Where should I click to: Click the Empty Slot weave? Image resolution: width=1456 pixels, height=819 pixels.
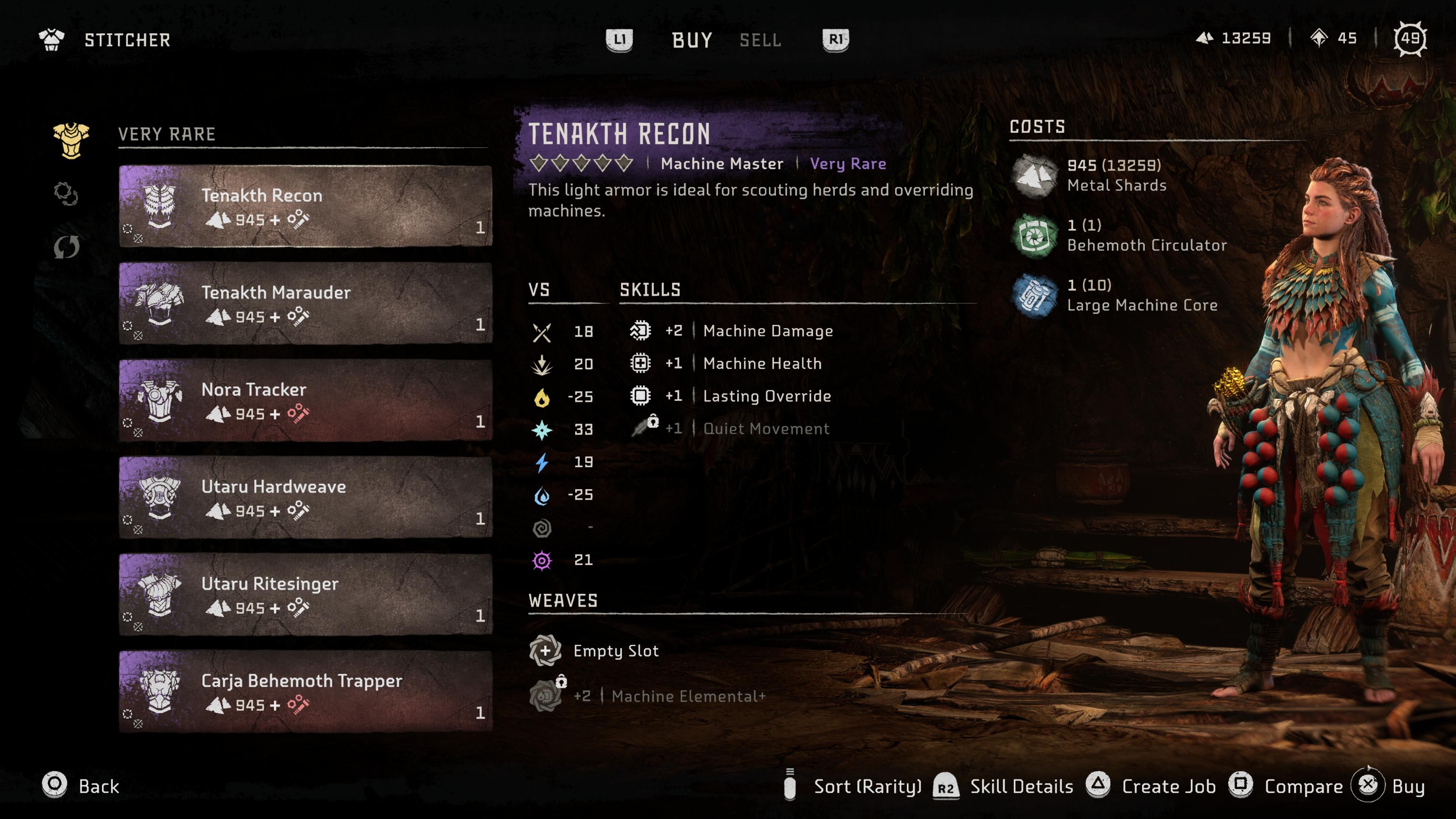pos(615,651)
